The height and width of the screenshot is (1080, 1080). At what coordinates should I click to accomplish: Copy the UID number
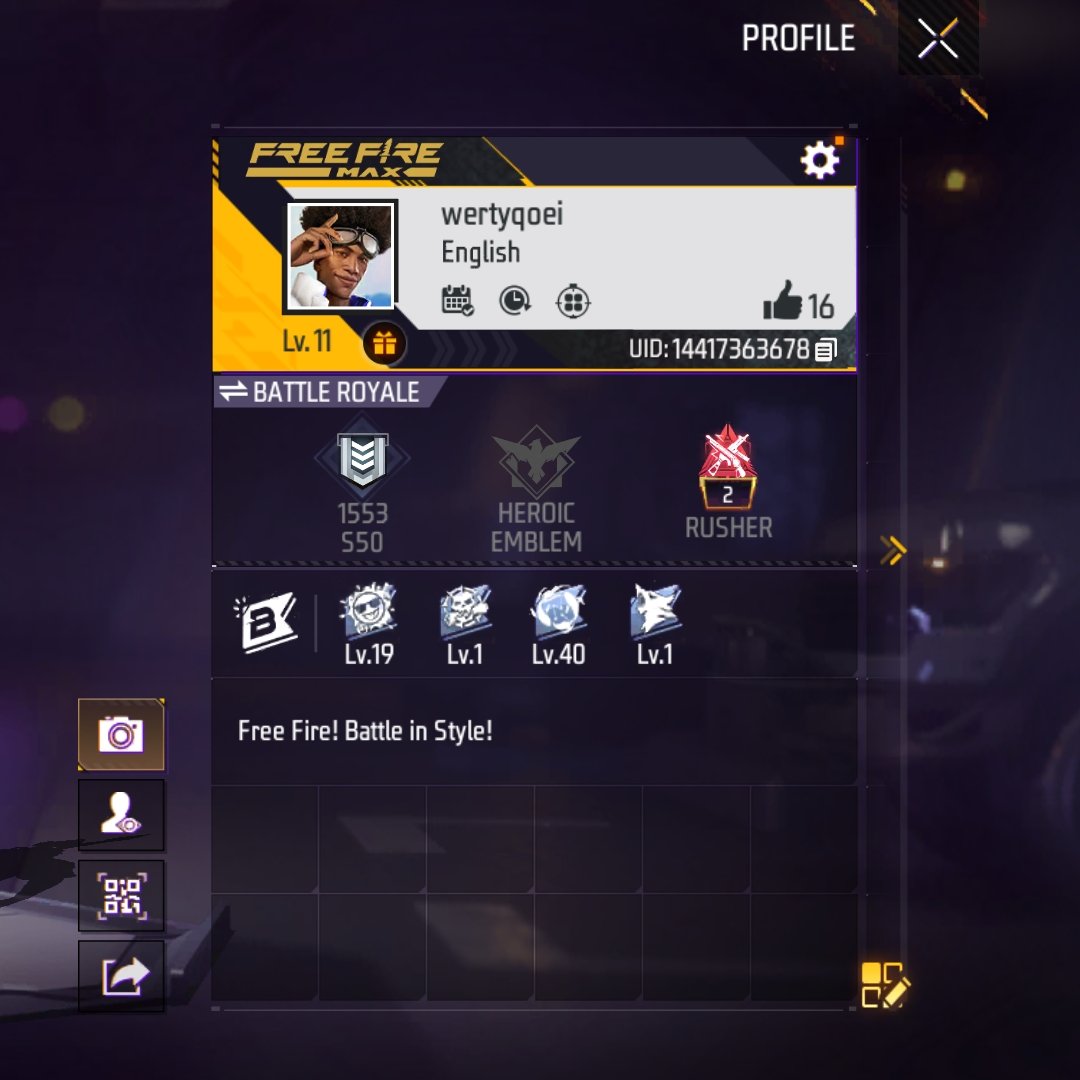826,350
